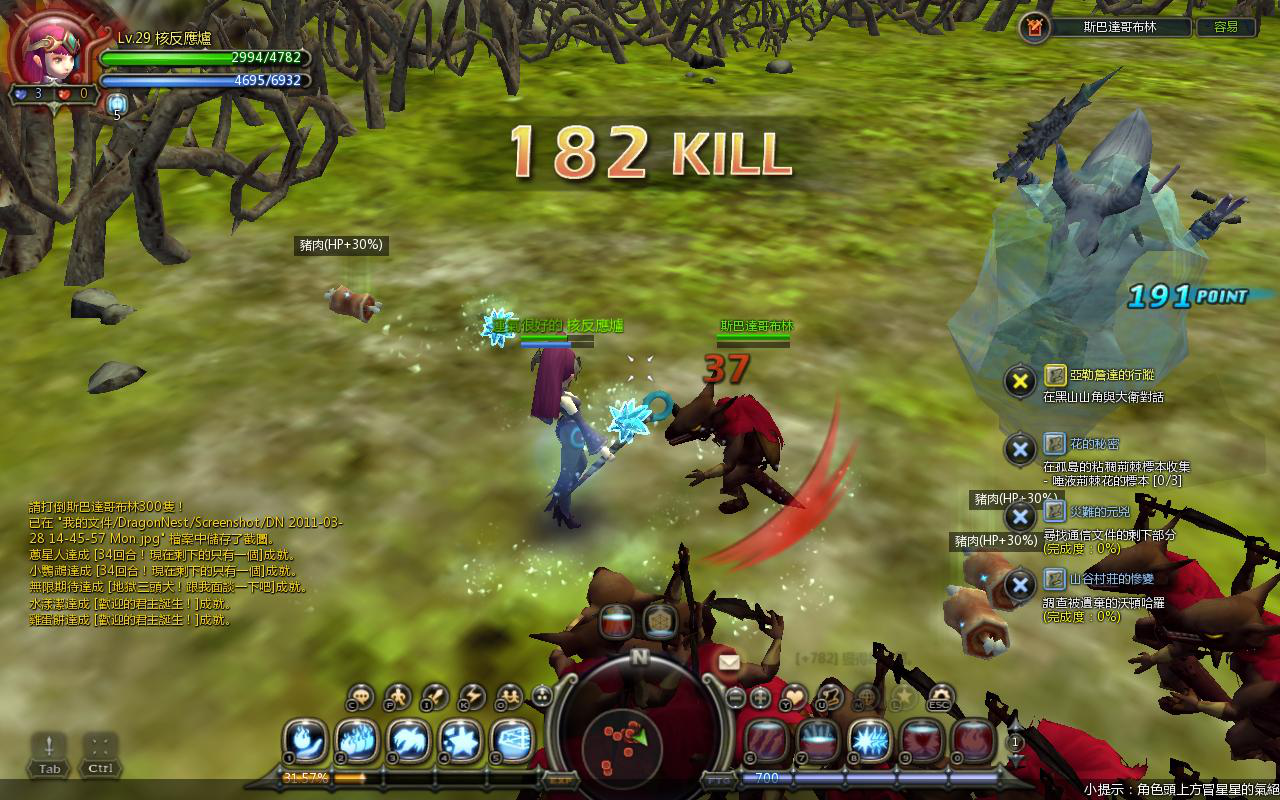
Task: Open the mail envelope notification
Action: coord(728,661)
